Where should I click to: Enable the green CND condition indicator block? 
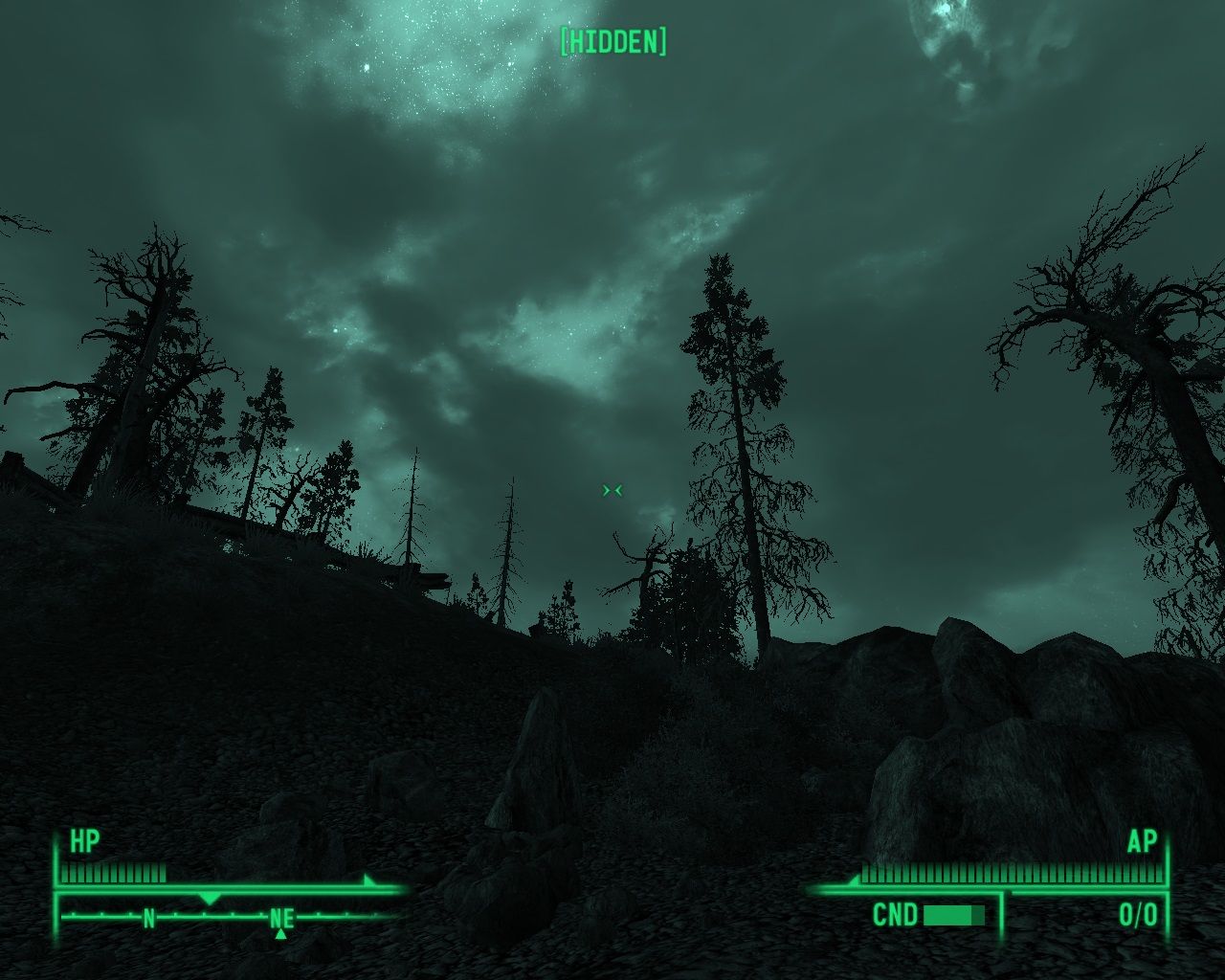click(952, 915)
